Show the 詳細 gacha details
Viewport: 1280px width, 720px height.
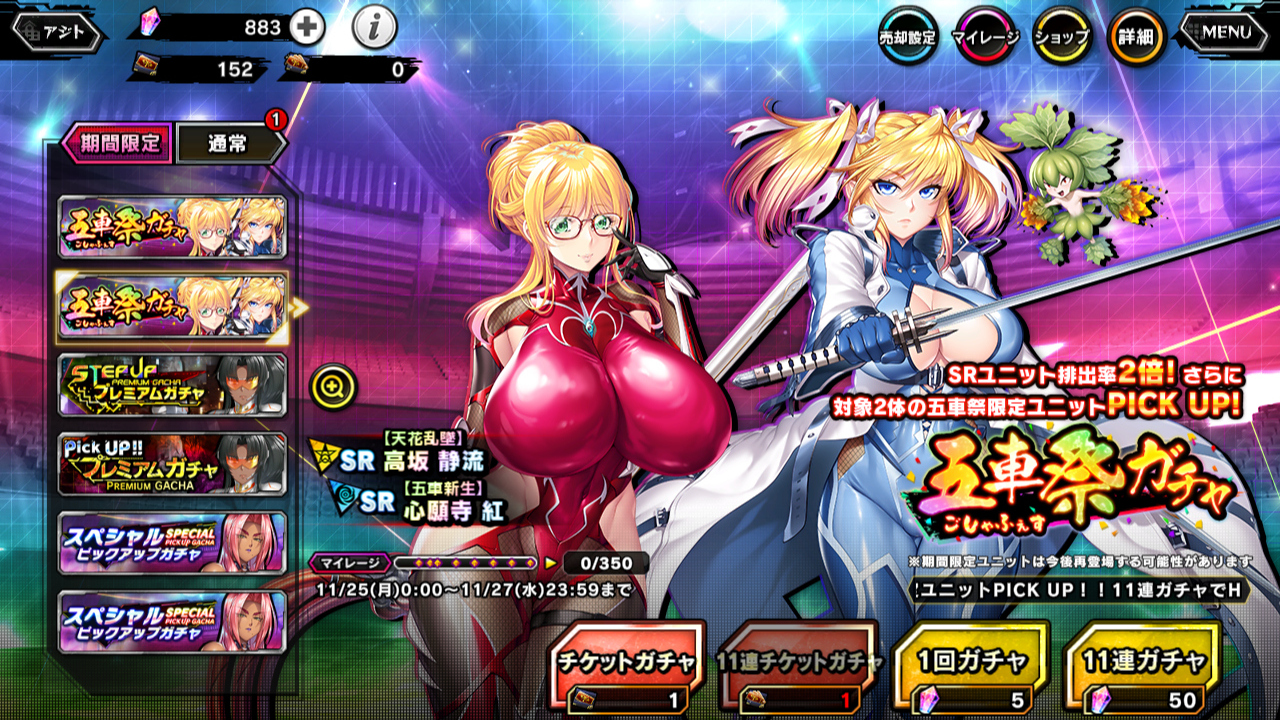(x=1137, y=37)
